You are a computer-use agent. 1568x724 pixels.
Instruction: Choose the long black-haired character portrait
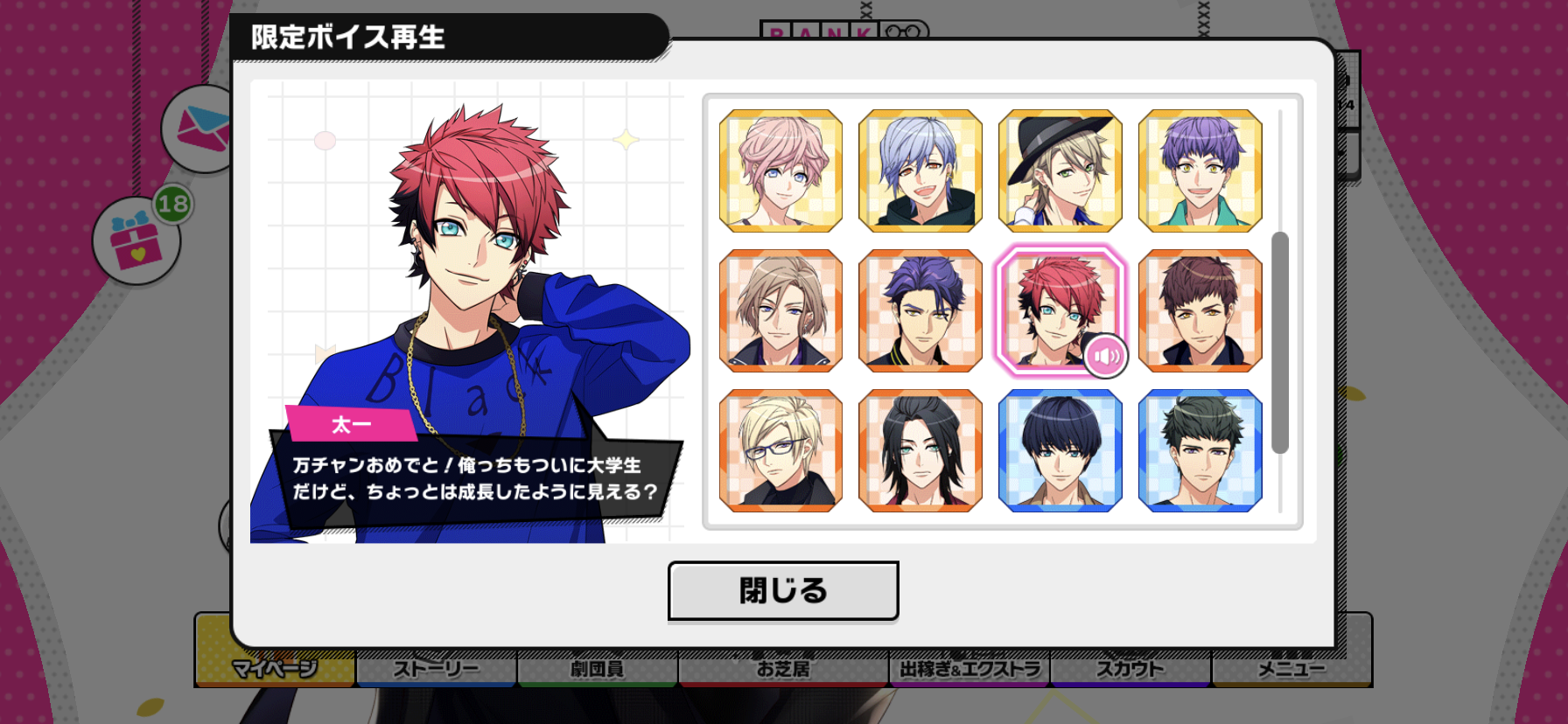(920, 450)
